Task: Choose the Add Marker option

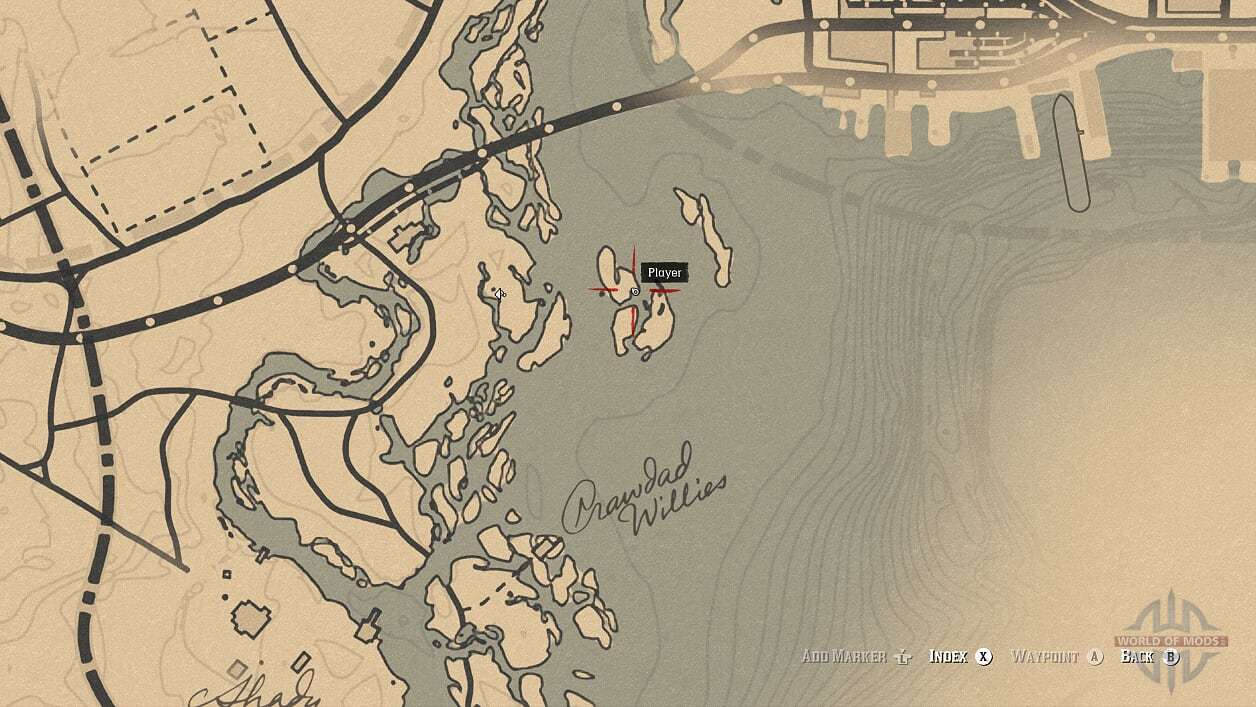Action: tap(857, 657)
